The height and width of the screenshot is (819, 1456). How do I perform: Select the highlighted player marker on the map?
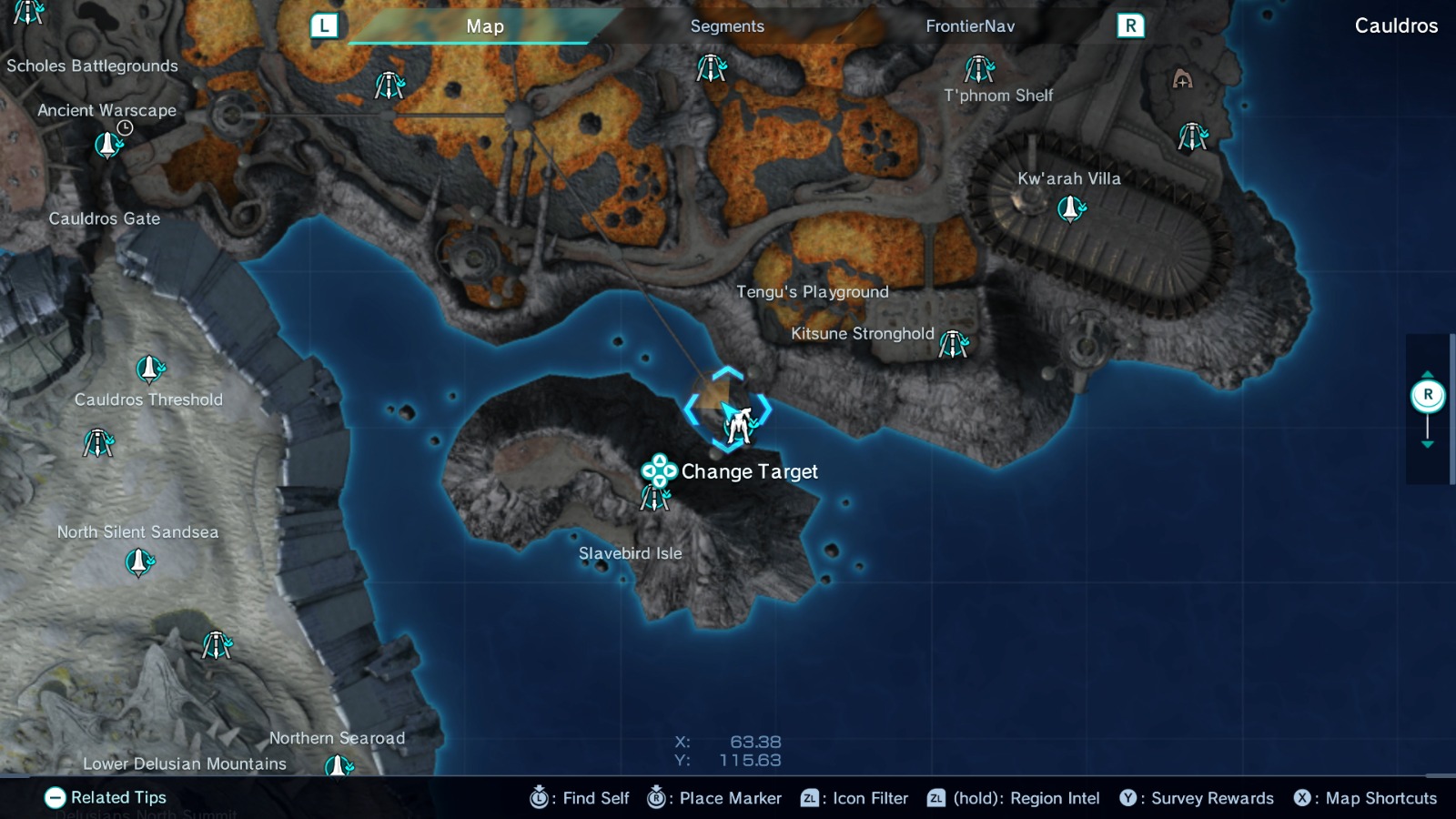(741, 420)
